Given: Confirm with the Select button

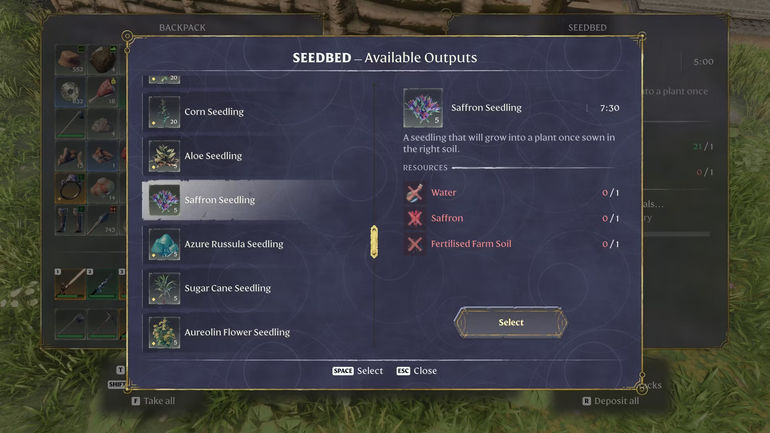Looking at the screenshot, I should [x=510, y=322].
